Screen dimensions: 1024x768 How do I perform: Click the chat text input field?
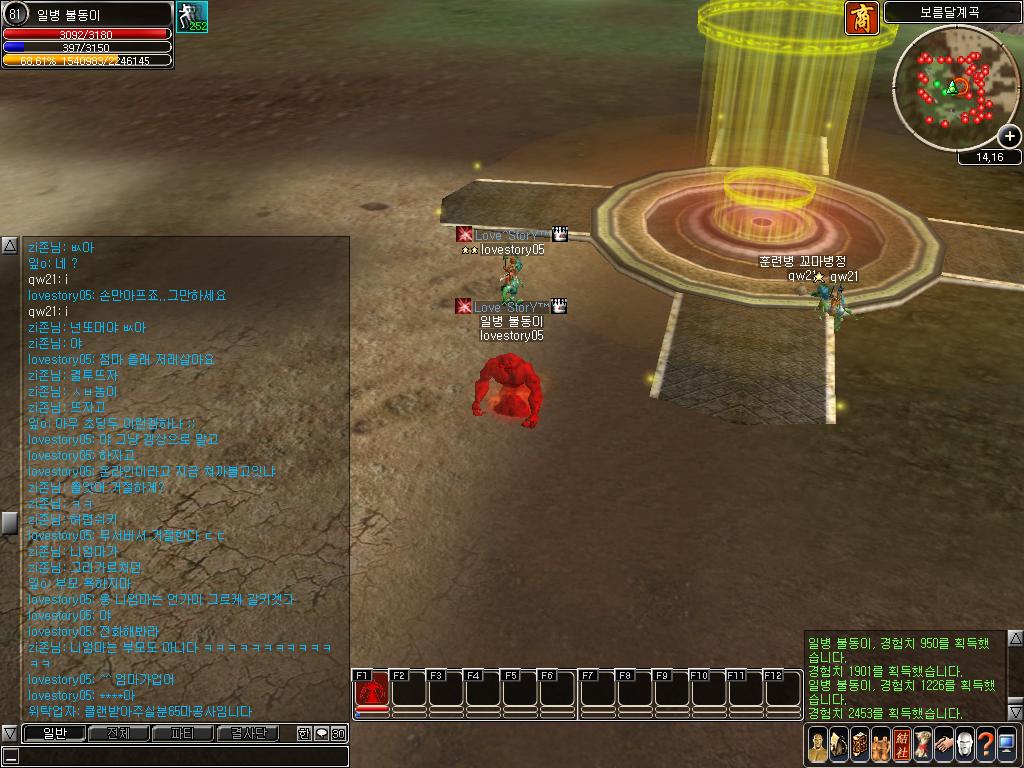pos(175,756)
